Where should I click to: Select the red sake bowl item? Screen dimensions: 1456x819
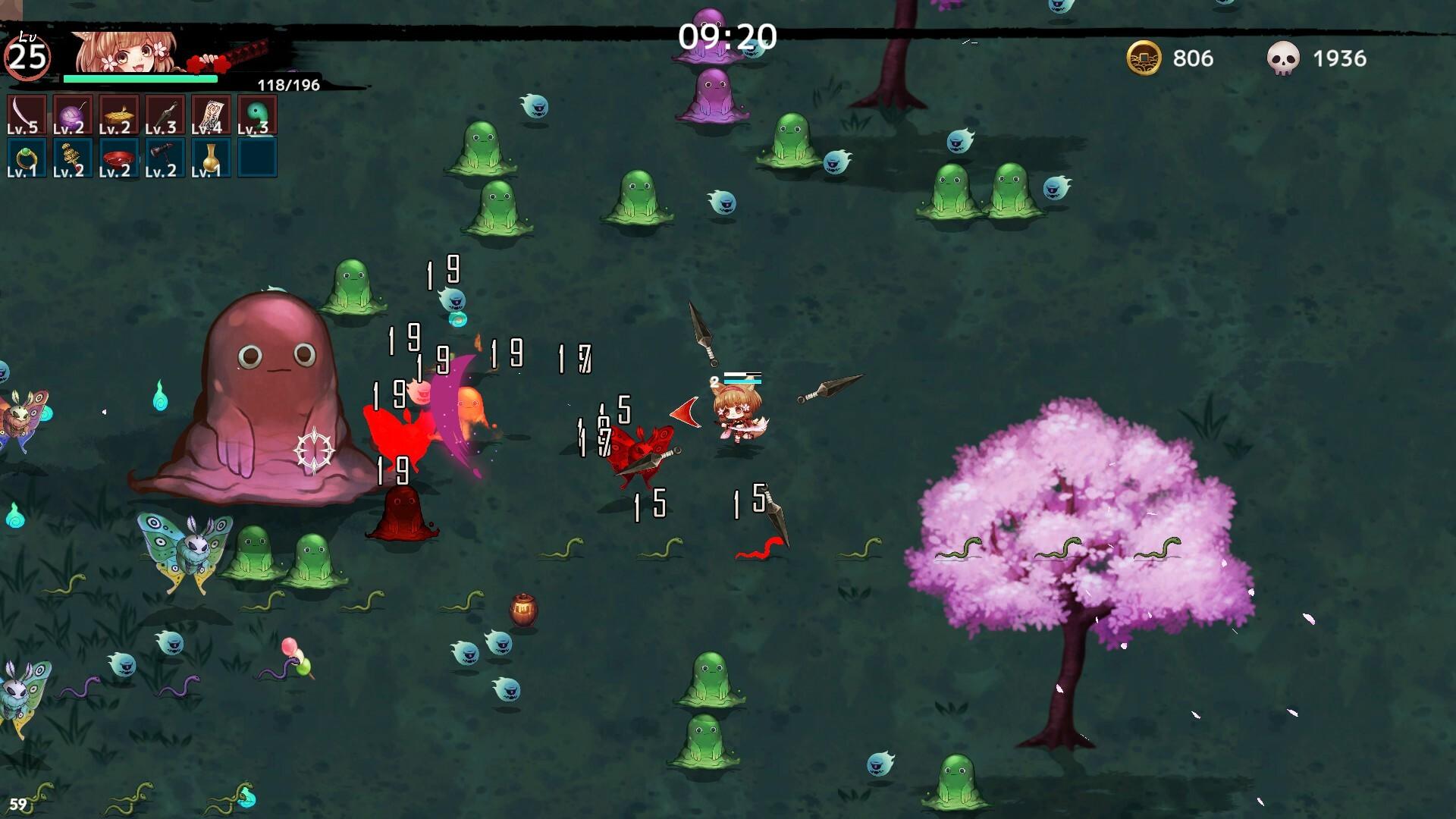pyautogui.click(x=119, y=158)
